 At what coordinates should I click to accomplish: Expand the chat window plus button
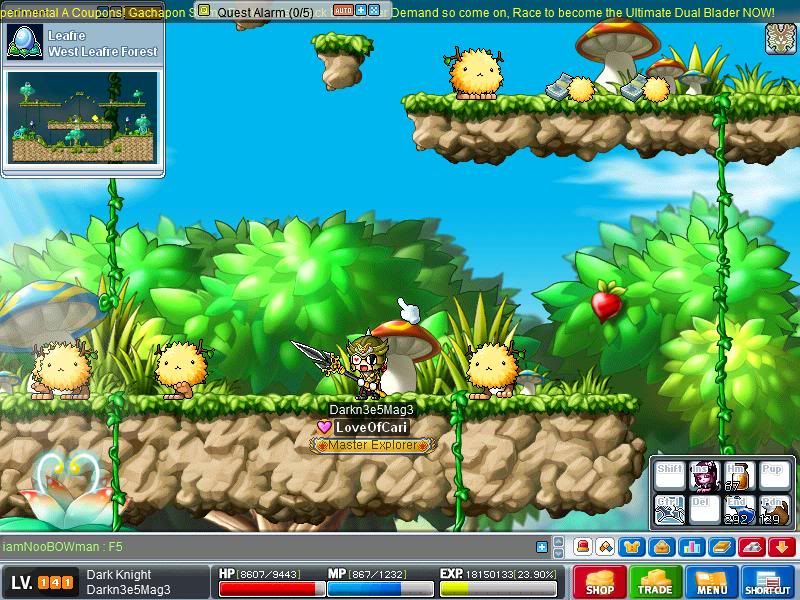click(x=542, y=547)
